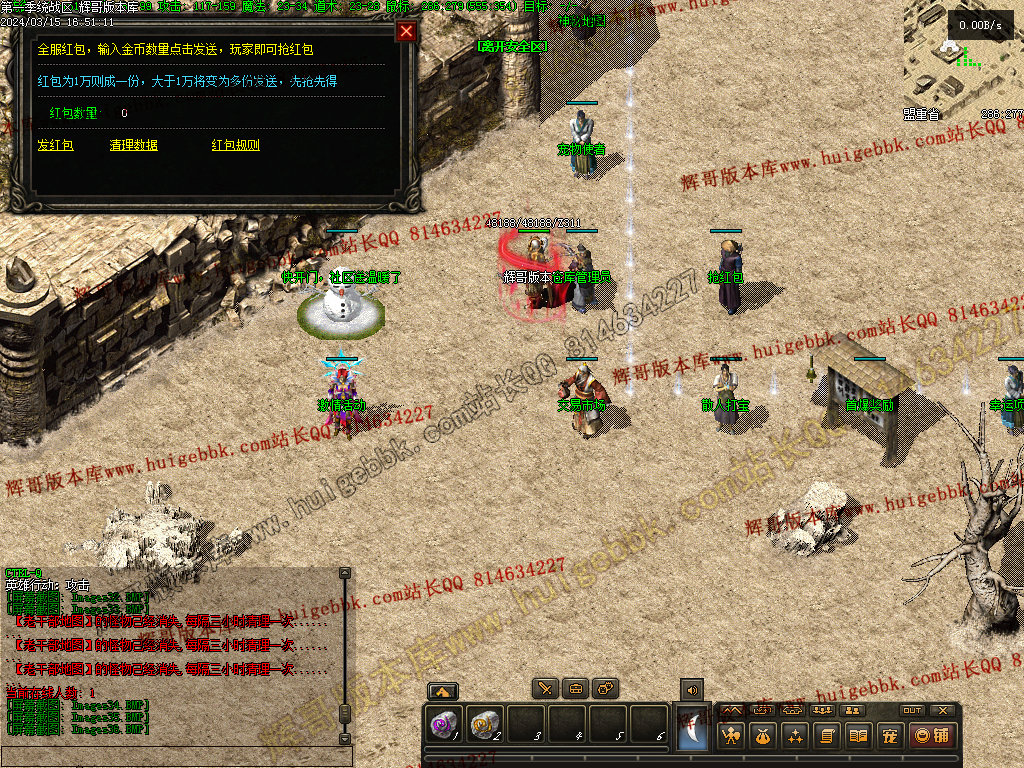Screen dimensions: 1024x768
Task: Click the crossed sword button above the hotbar
Action: (x=545, y=689)
